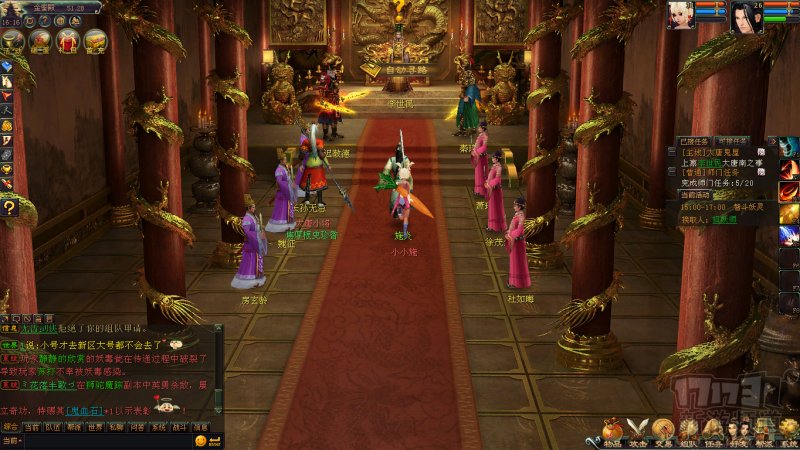Open the 队伍 team menu
The width and height of the screenshot is (800, 450).
tap(688, 432)
